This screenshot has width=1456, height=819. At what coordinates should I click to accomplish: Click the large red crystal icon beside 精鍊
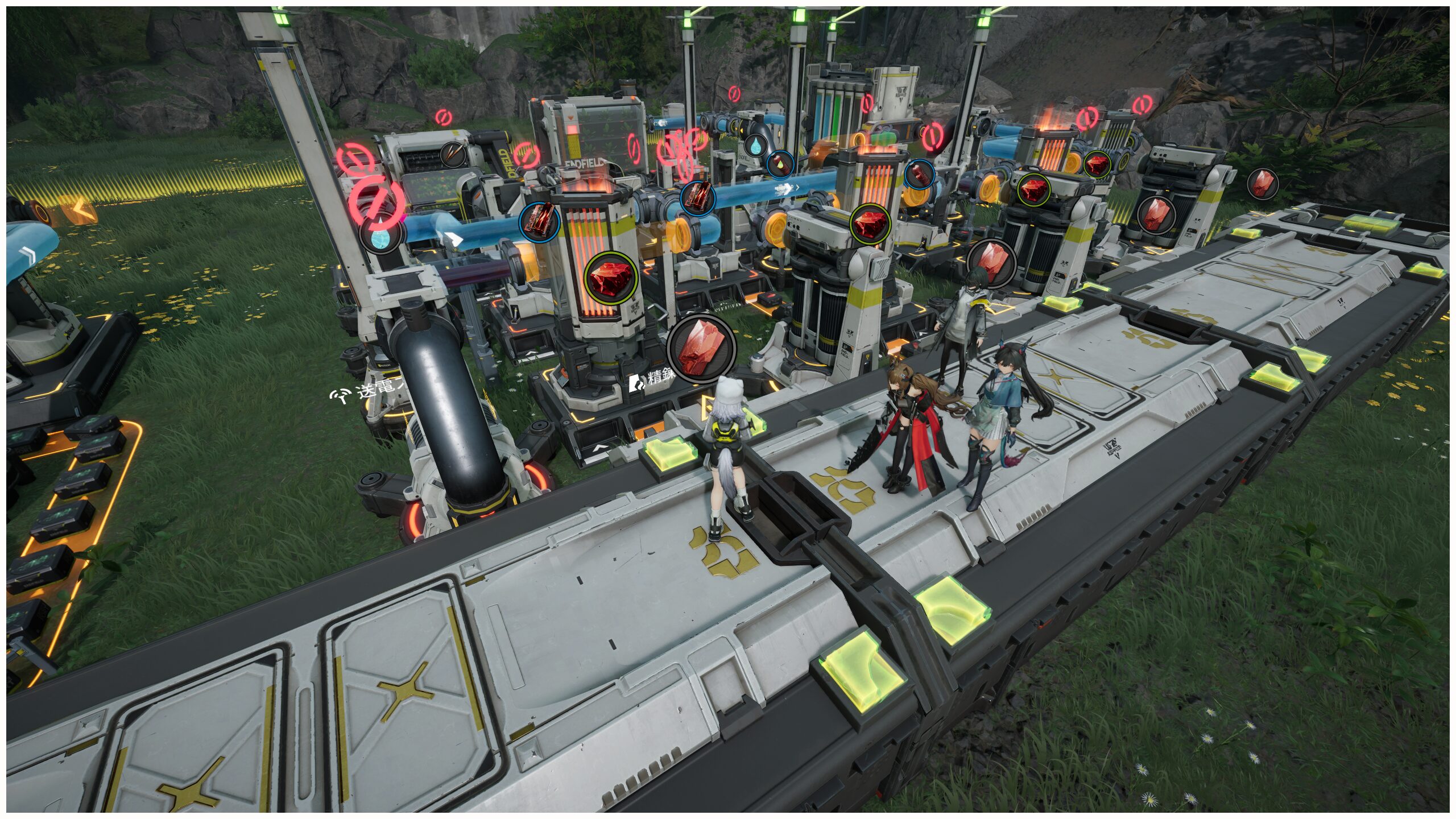click(x=701, y=348)
